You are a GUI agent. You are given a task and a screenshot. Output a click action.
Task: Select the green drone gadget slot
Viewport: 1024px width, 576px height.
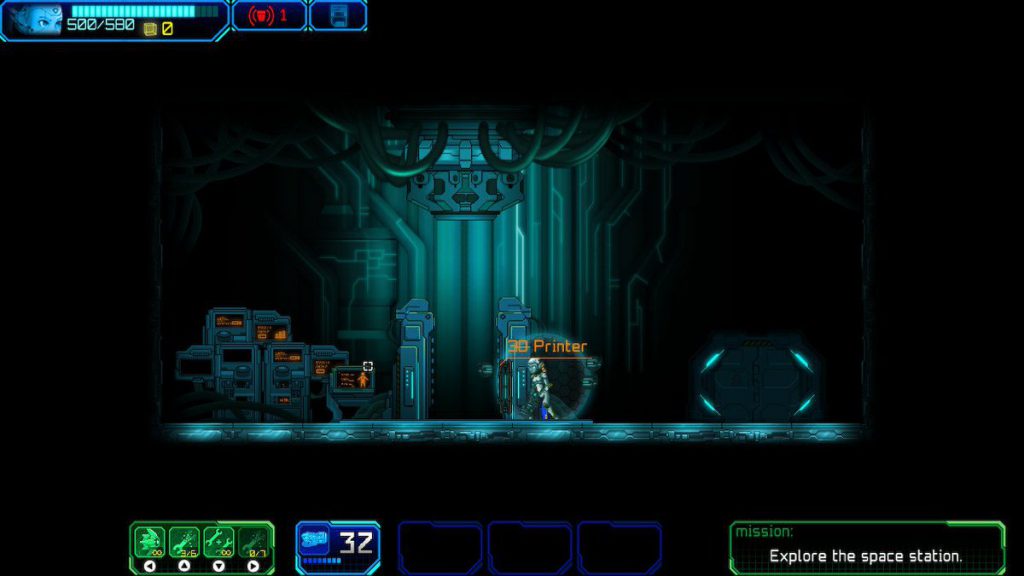point(150,542)
